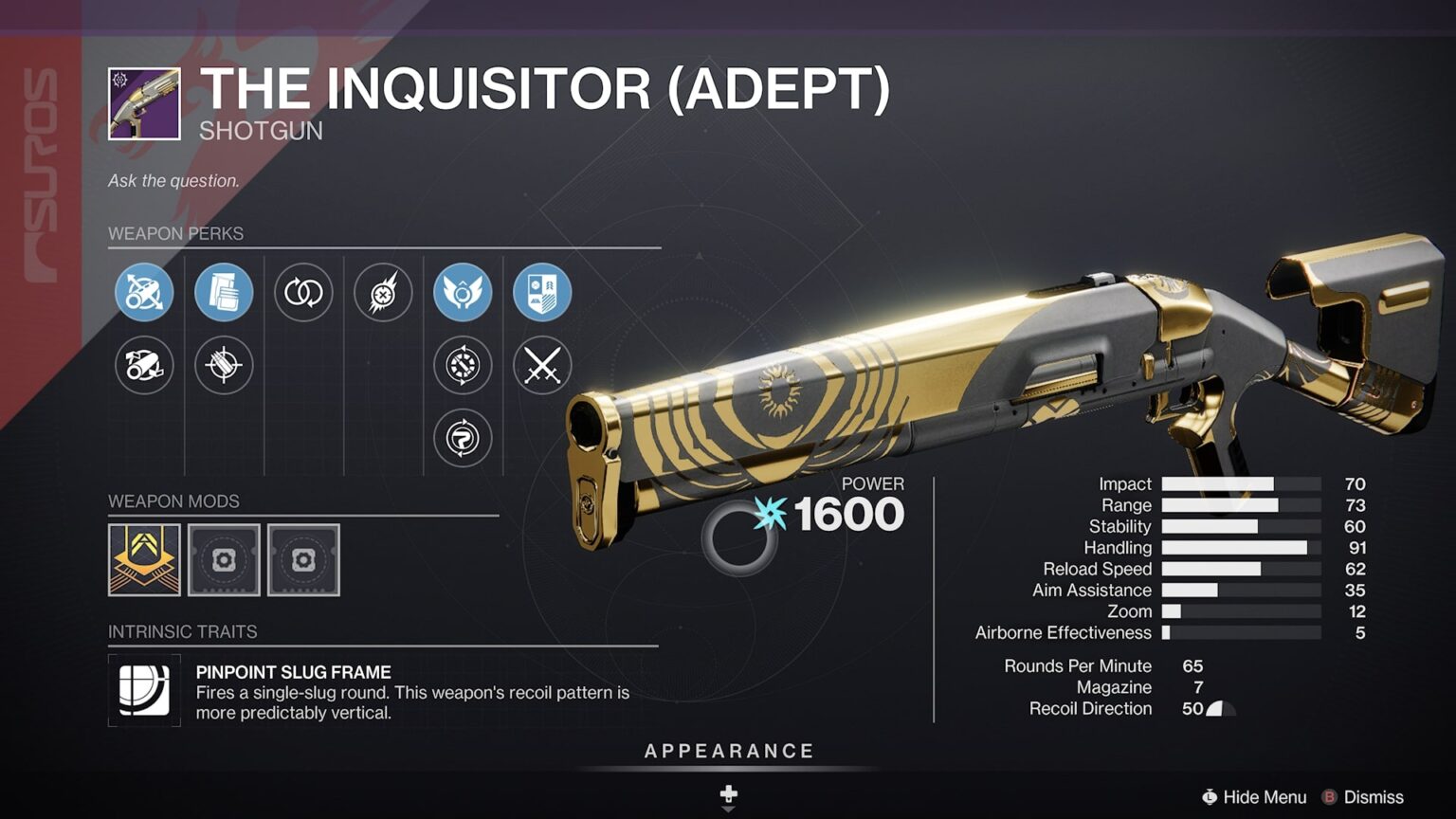The width and height of the screenshot is (1456, 819).
Task: Select the winged Killing Wind perk
Action: point(463,292)
